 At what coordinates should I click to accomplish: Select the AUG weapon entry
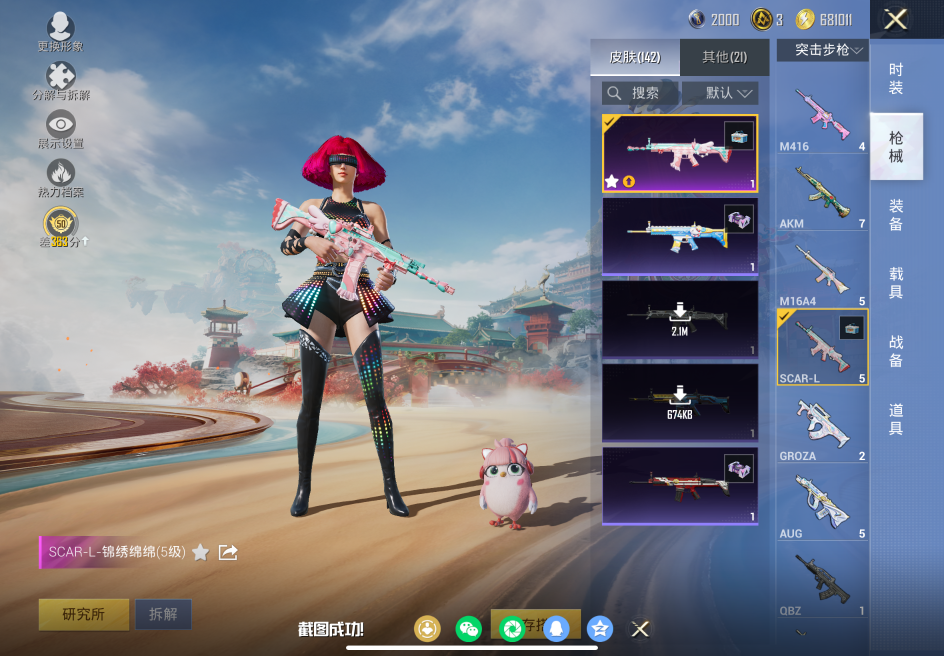[x=822, y=504]
